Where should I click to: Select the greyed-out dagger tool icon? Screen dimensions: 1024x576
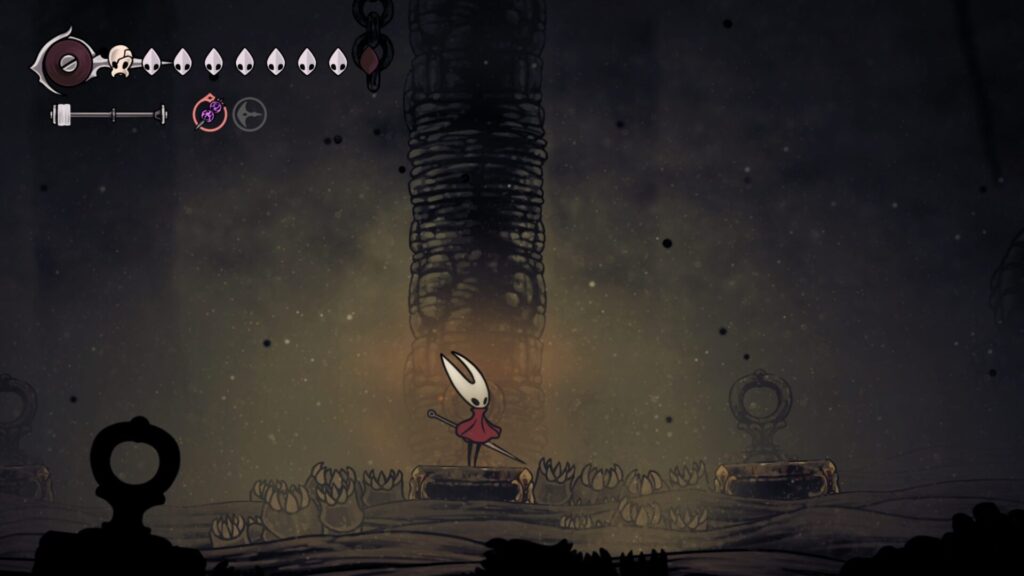coord(250,115)
